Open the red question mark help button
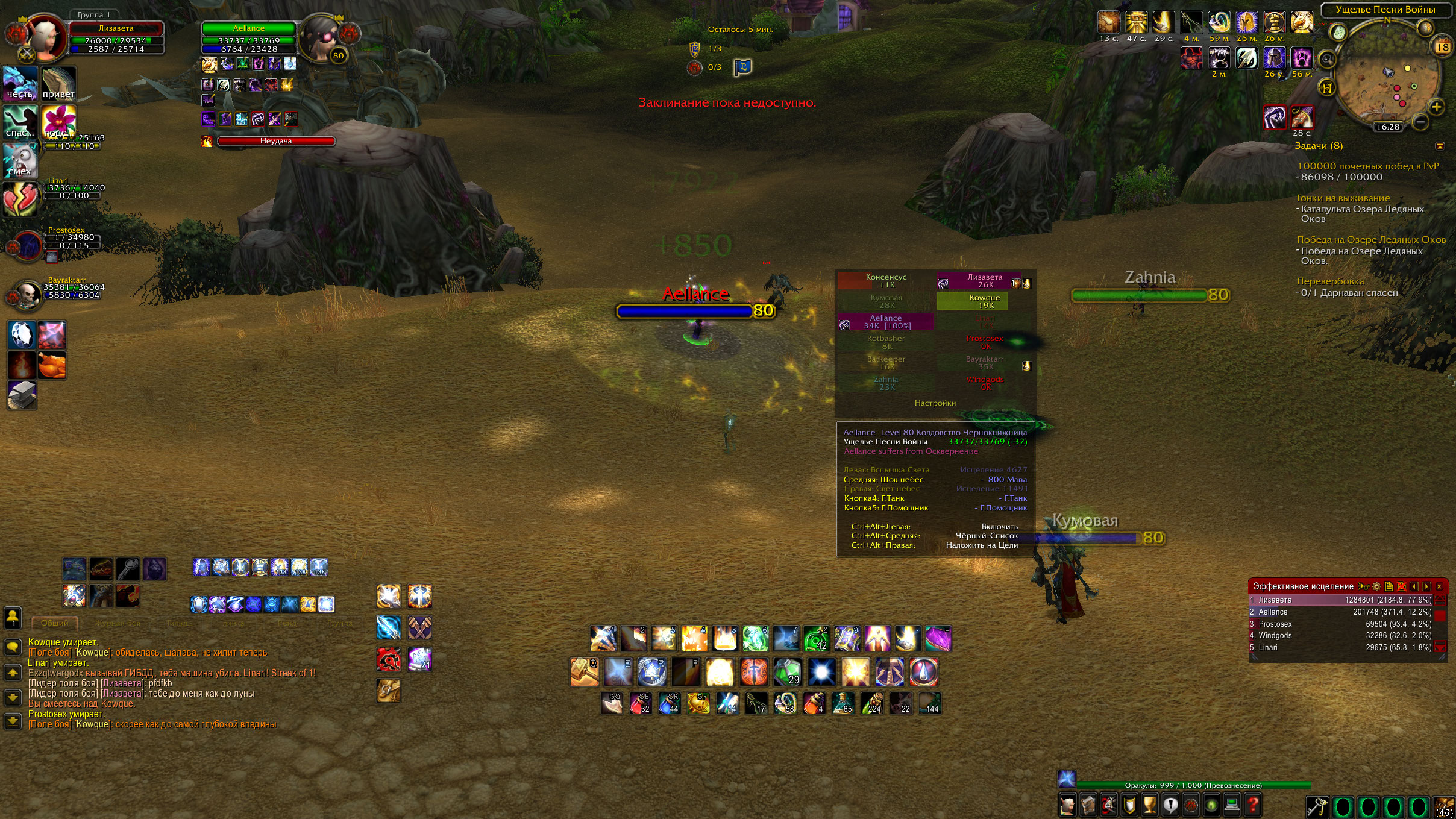Viewport: 1456px width, 819px height. pyautogui.click(x=1253, y=805)
